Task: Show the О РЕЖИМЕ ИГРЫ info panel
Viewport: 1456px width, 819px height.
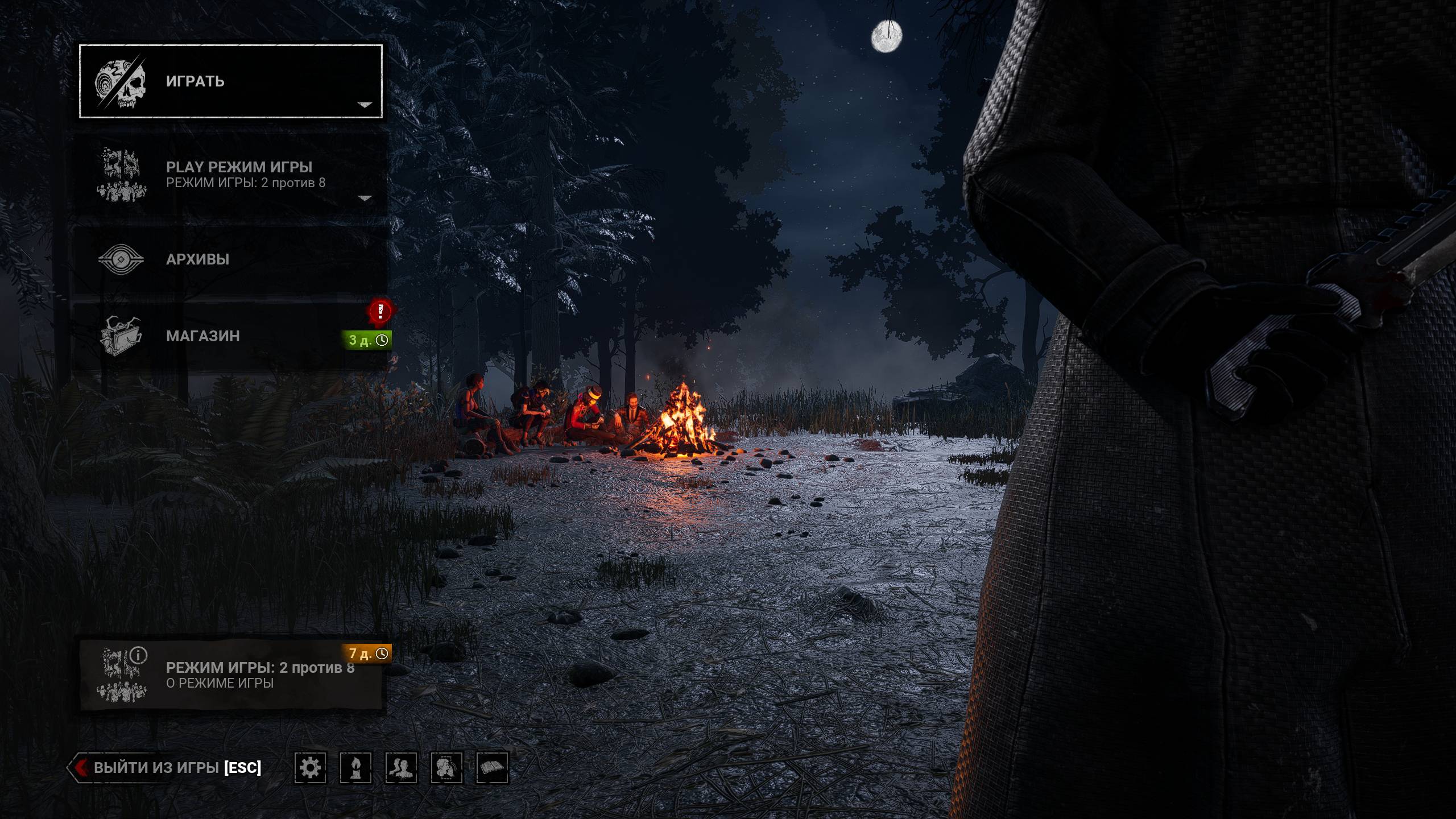Action: [230, 675]
